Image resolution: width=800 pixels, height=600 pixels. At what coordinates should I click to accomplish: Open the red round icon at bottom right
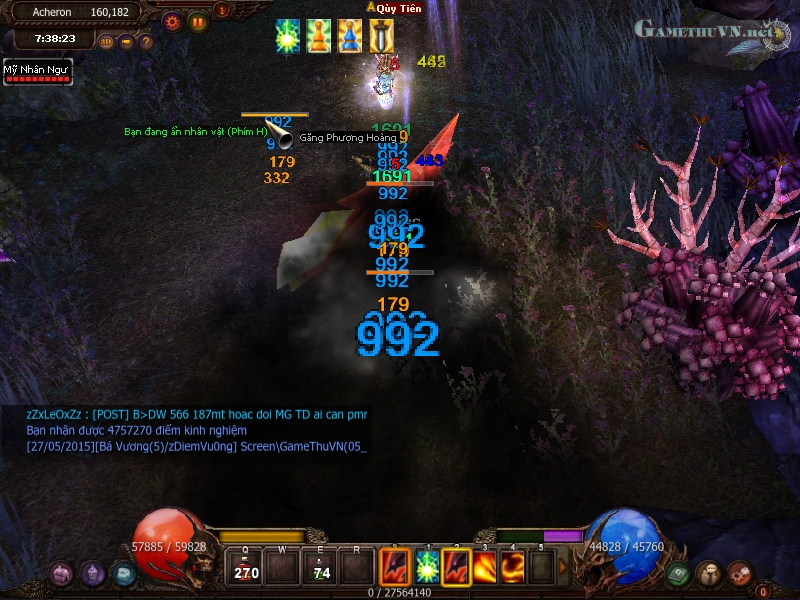[739, 573]
